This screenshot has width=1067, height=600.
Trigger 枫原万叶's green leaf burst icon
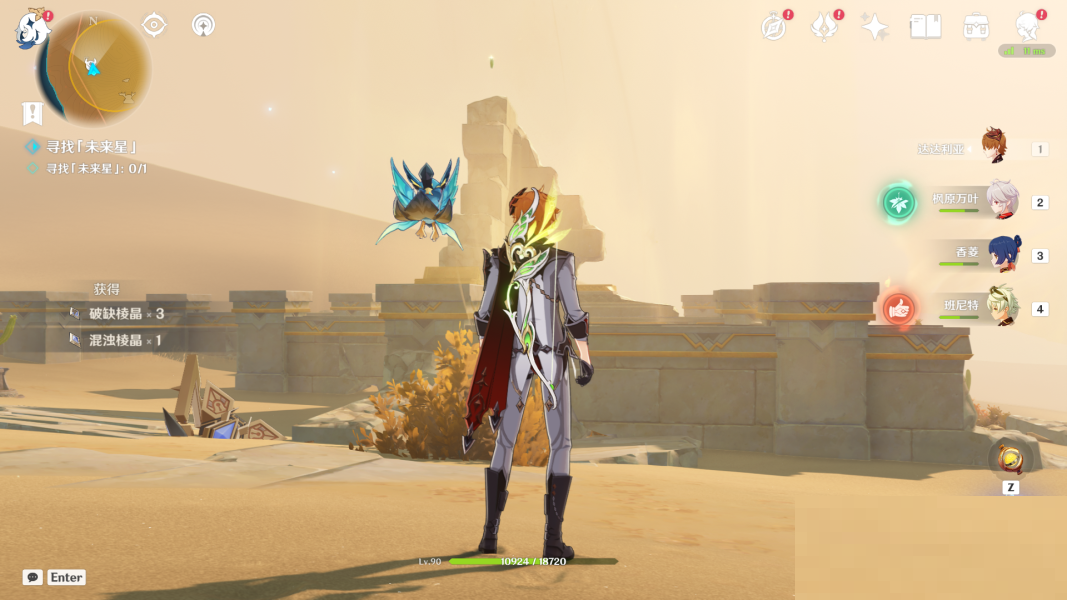pos(899,203)
